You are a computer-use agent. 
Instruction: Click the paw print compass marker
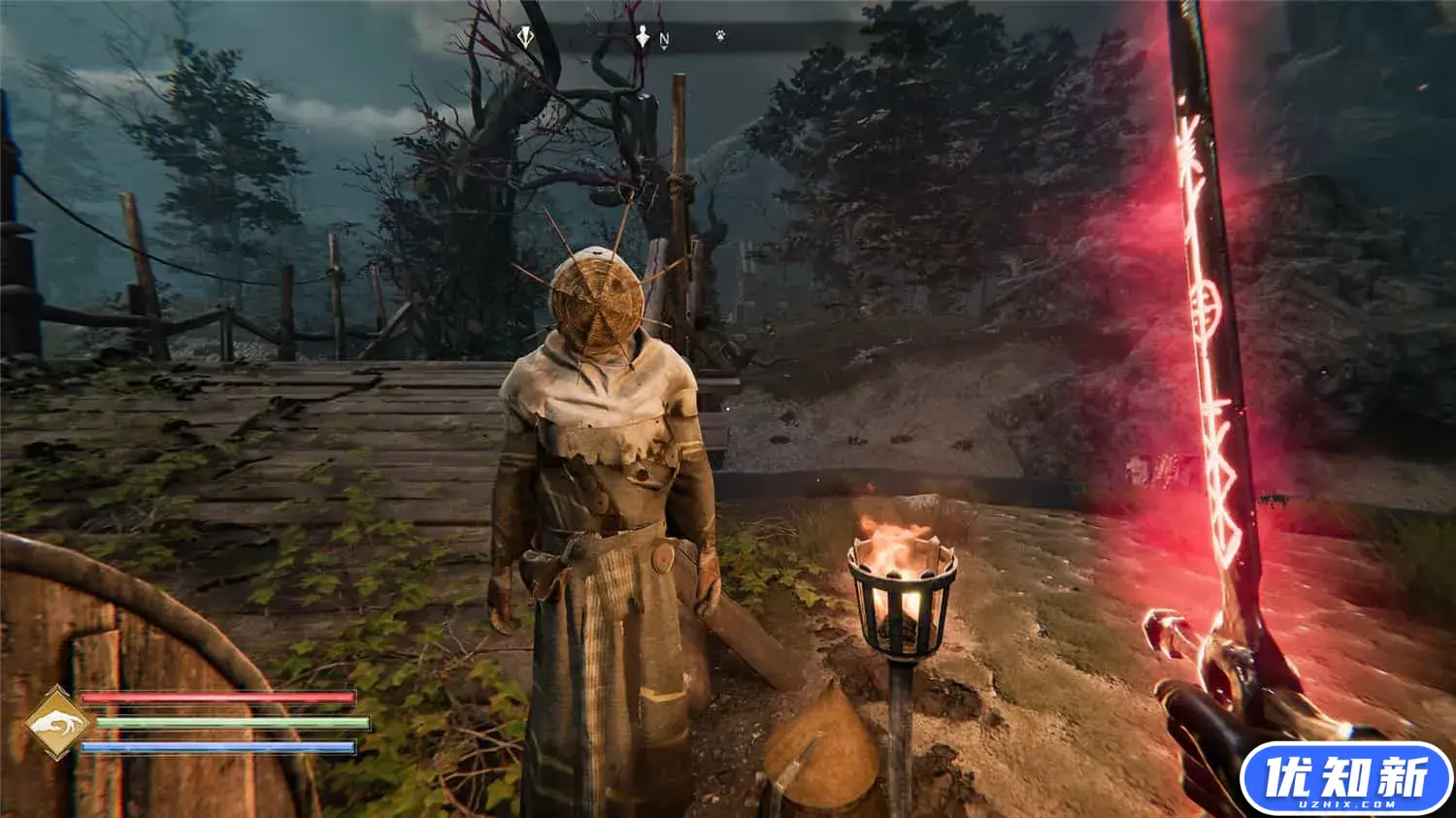(720, 36)
